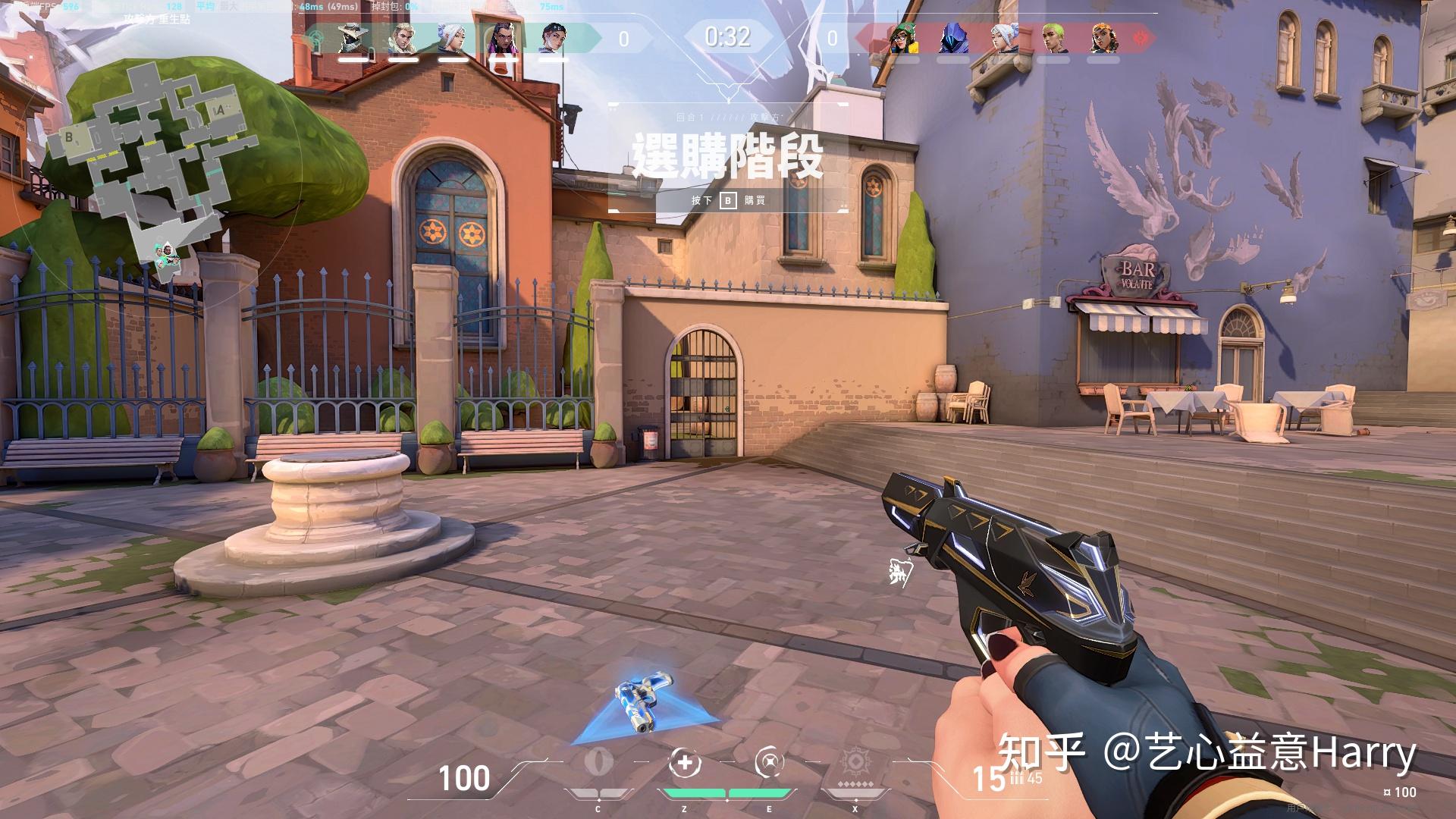
Task: Activate Reyna's Leer eye ability icon
Action: [x=598, y=762]
